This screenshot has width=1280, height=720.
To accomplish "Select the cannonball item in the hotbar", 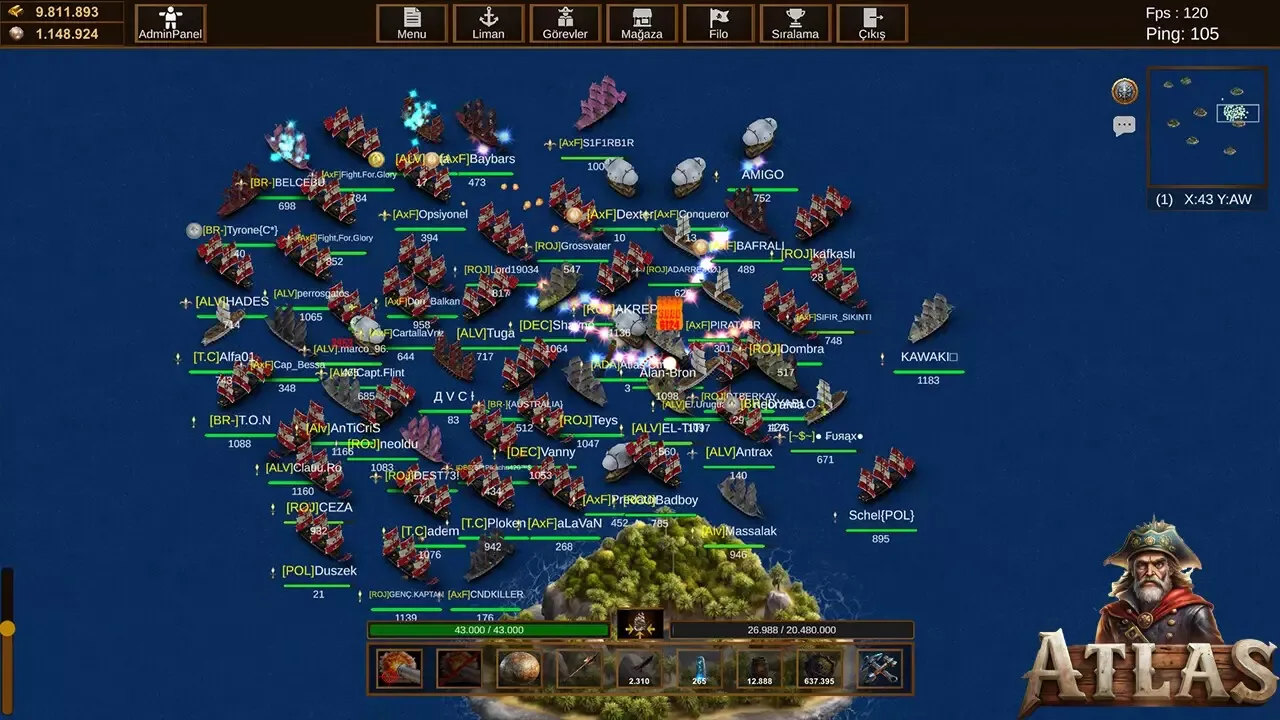I will click(x=518, y=667).
